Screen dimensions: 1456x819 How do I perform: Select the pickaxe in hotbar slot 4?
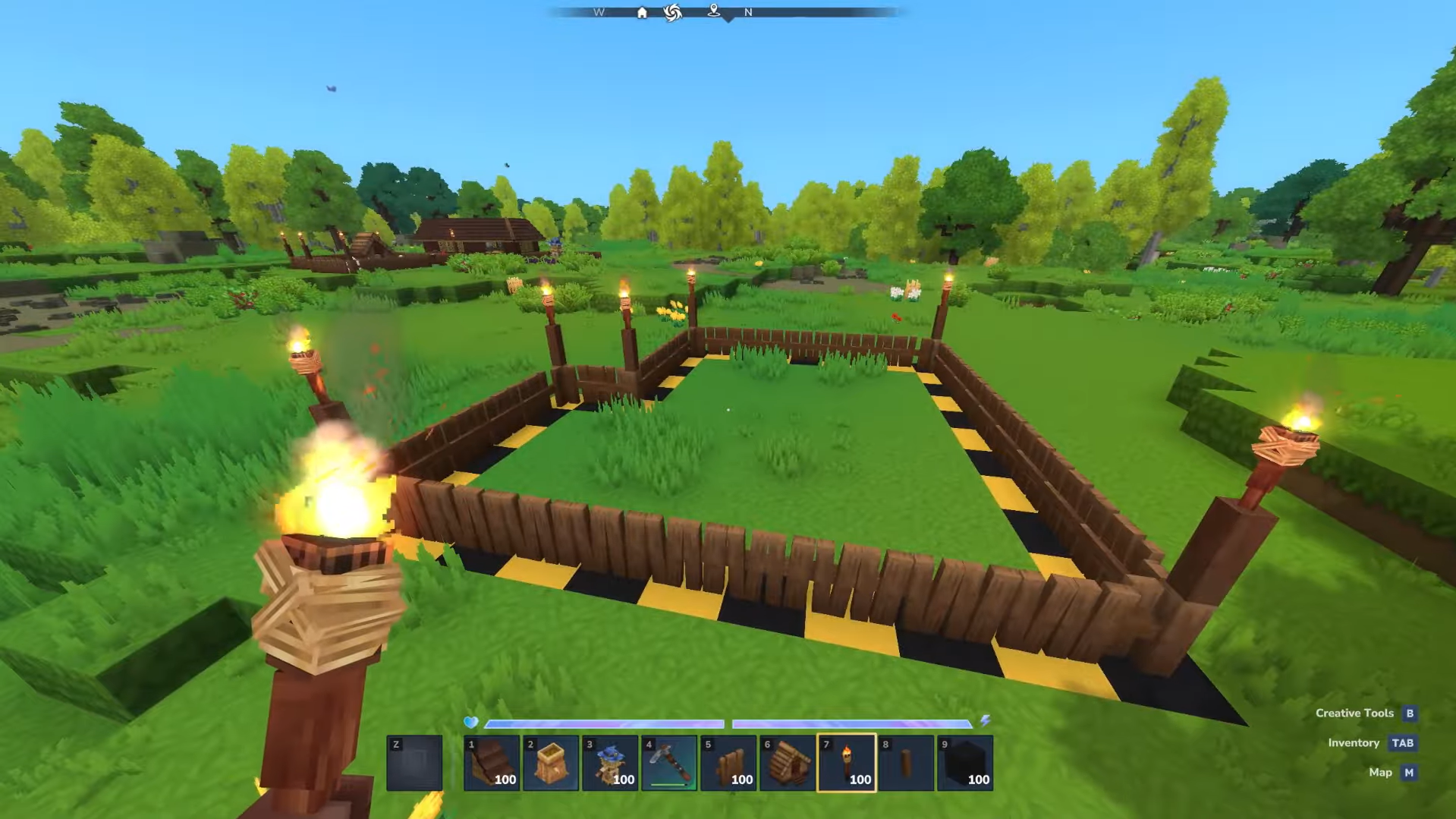click(x=671, y=761)
